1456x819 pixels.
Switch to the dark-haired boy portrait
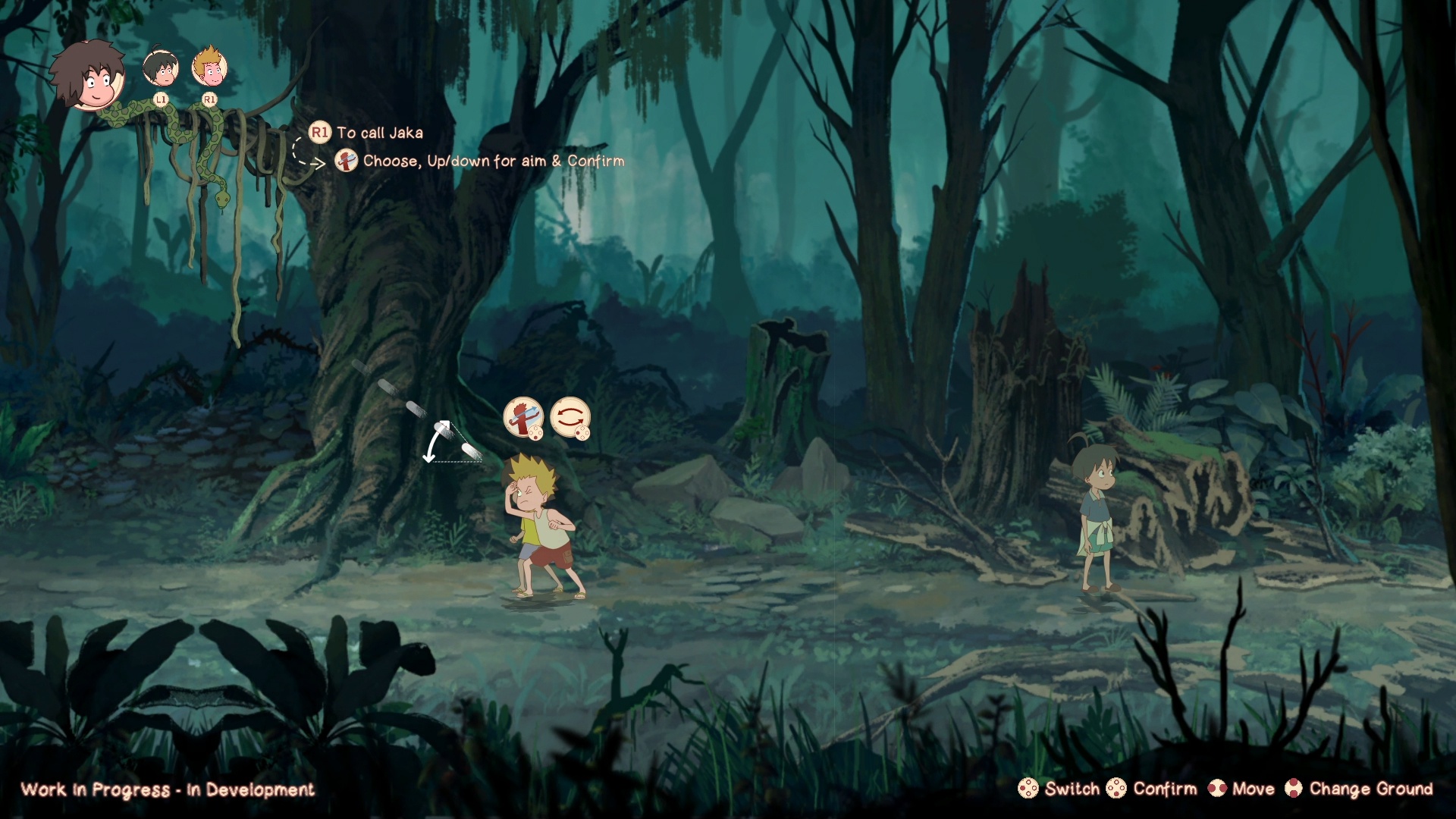pyautogui.click(x=161, y=68)
